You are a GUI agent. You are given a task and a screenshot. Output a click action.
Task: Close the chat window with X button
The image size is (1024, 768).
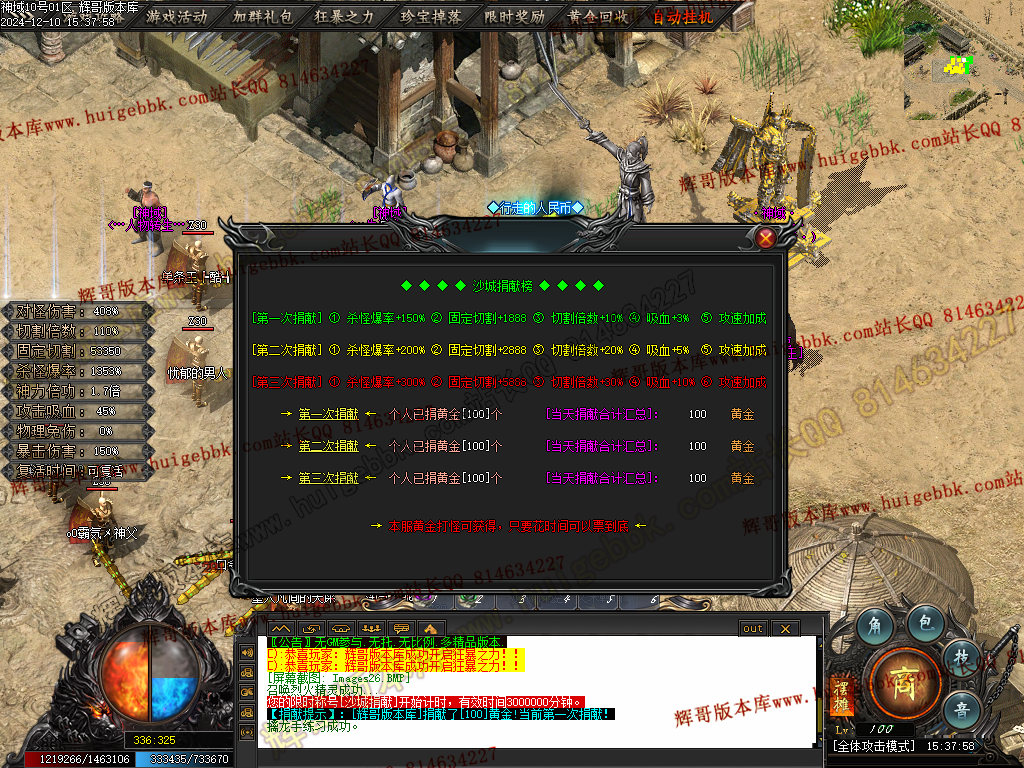pyautogui.click(x=785, y=628)
